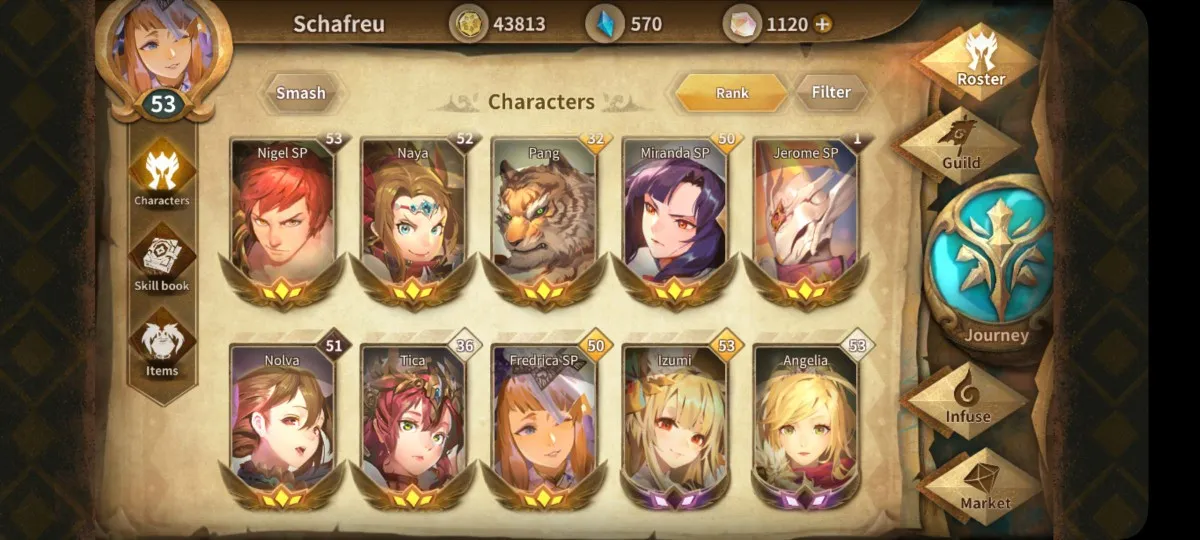Screen dimensions: 1200x540
Task: Switch to the Items tab
Action: click(x=162, y=345)
